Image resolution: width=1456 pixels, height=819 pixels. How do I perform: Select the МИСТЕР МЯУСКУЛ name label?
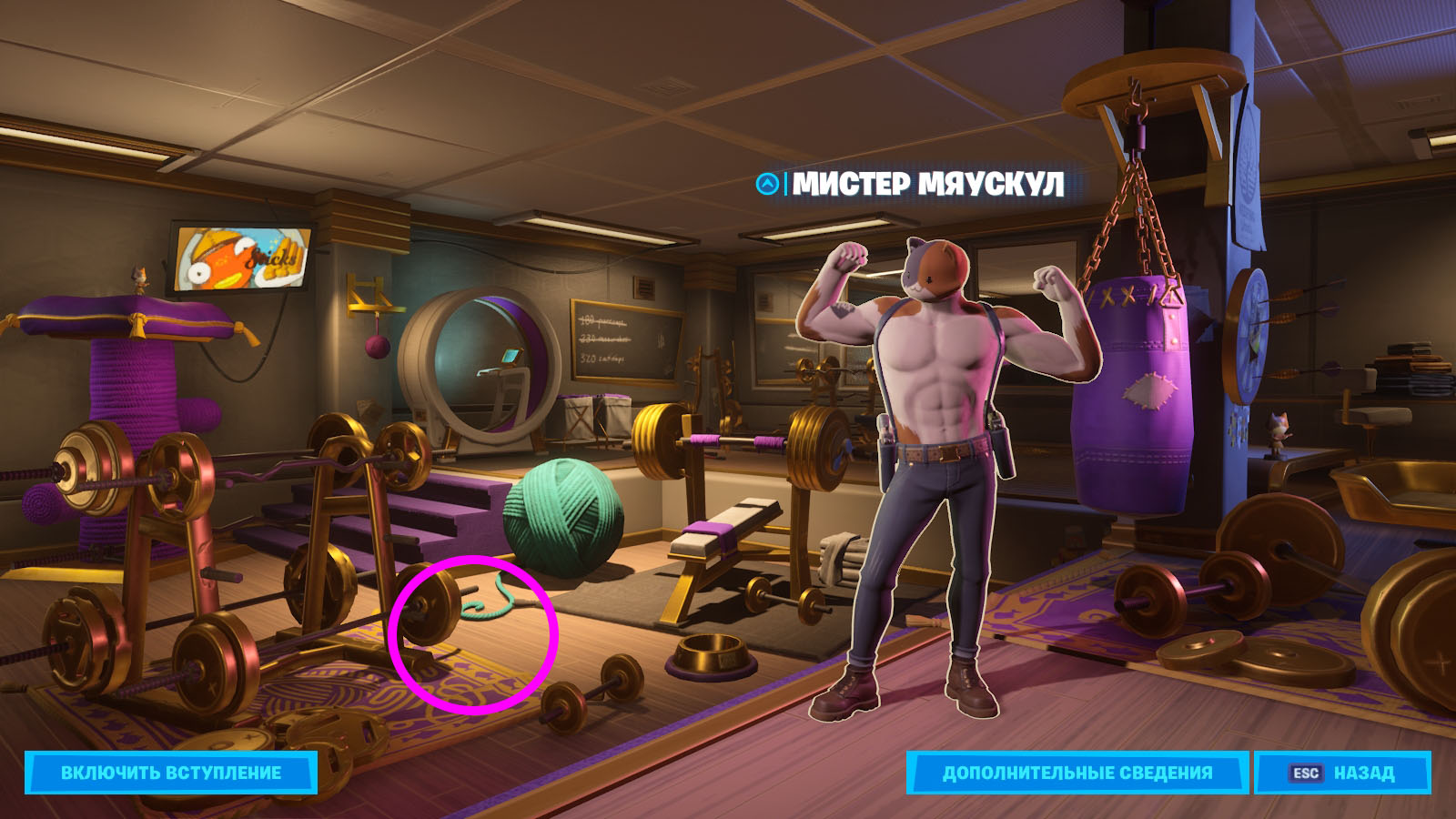point(927,184)
